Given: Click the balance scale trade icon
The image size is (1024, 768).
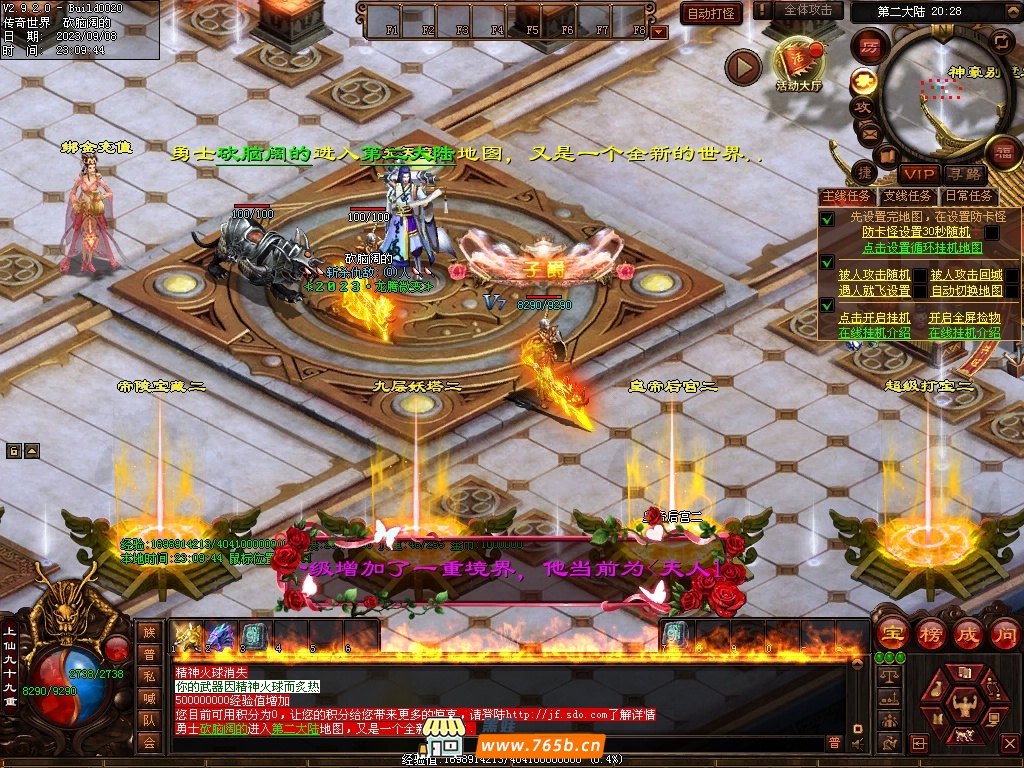Looking at the screenshot, I should [x=888, y=676].
